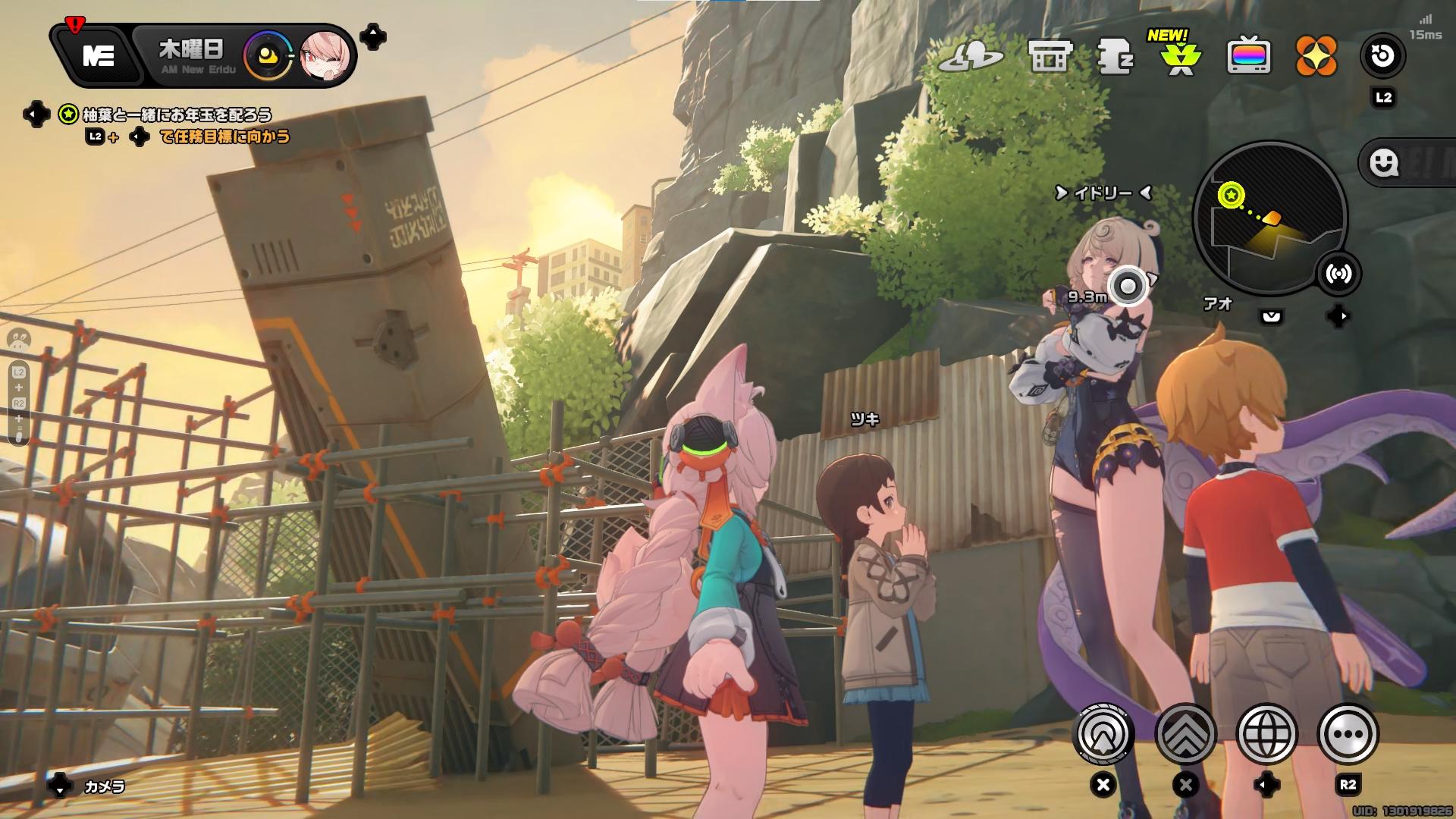Activate the arrow-in-rings round button
The image size is (1456, 819).
coord(1104,733)
